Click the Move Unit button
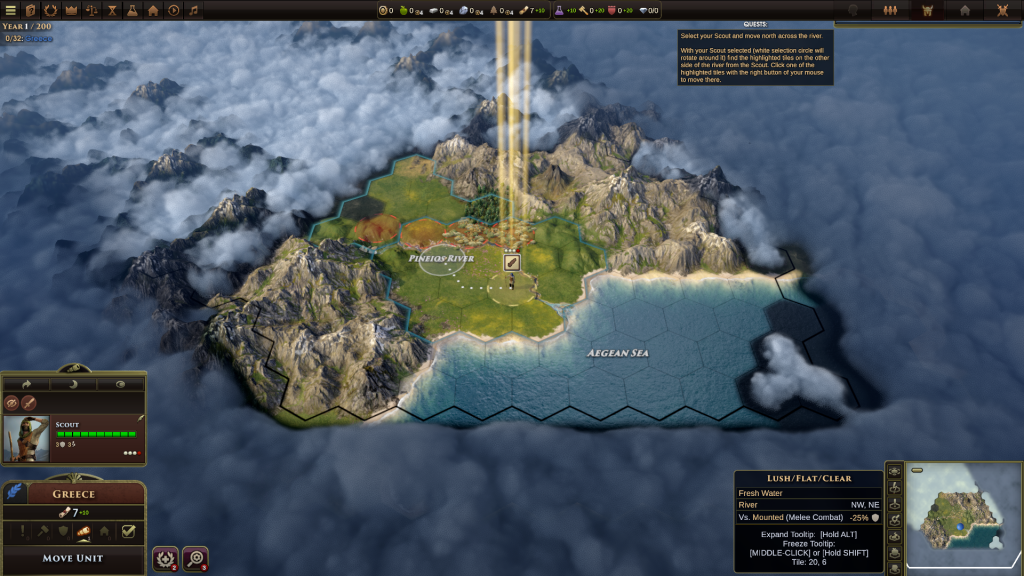Viewport: 1024px width, 576px height. click(x=73, y=557)
